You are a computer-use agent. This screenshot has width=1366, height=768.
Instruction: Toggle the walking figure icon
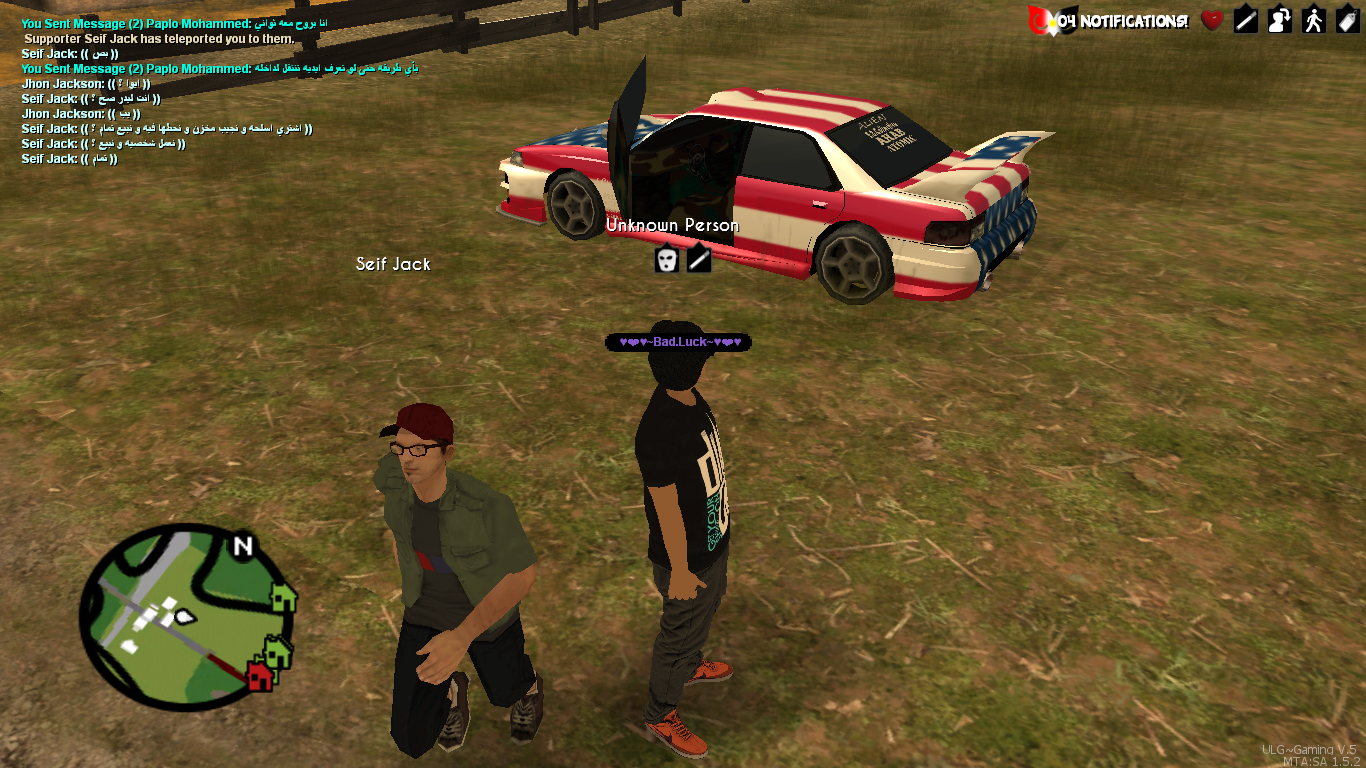1314,20
